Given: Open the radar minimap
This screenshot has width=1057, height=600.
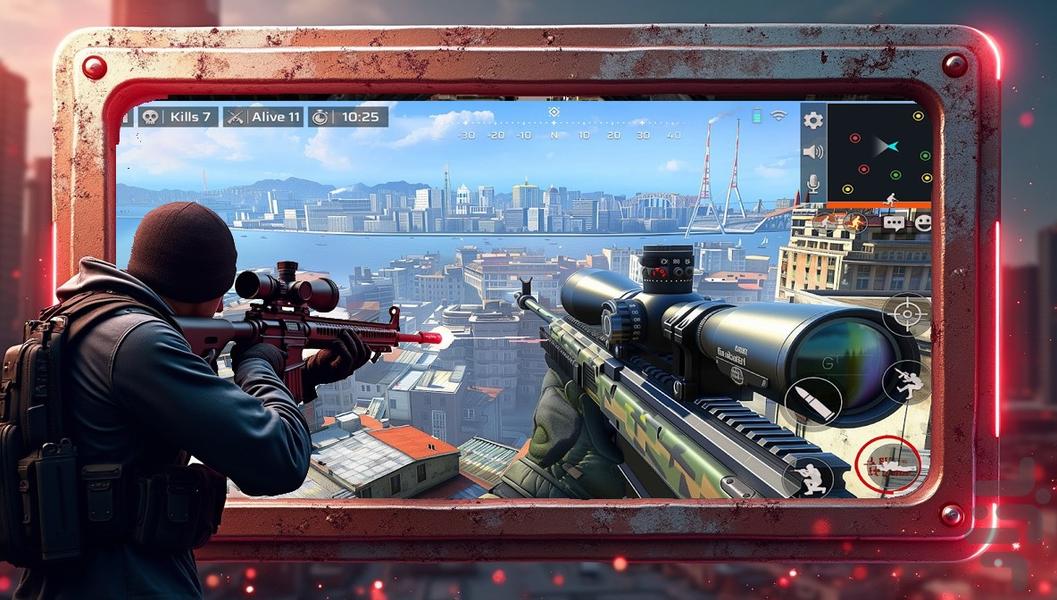Looking at the screenshot, I should [879, 150].
